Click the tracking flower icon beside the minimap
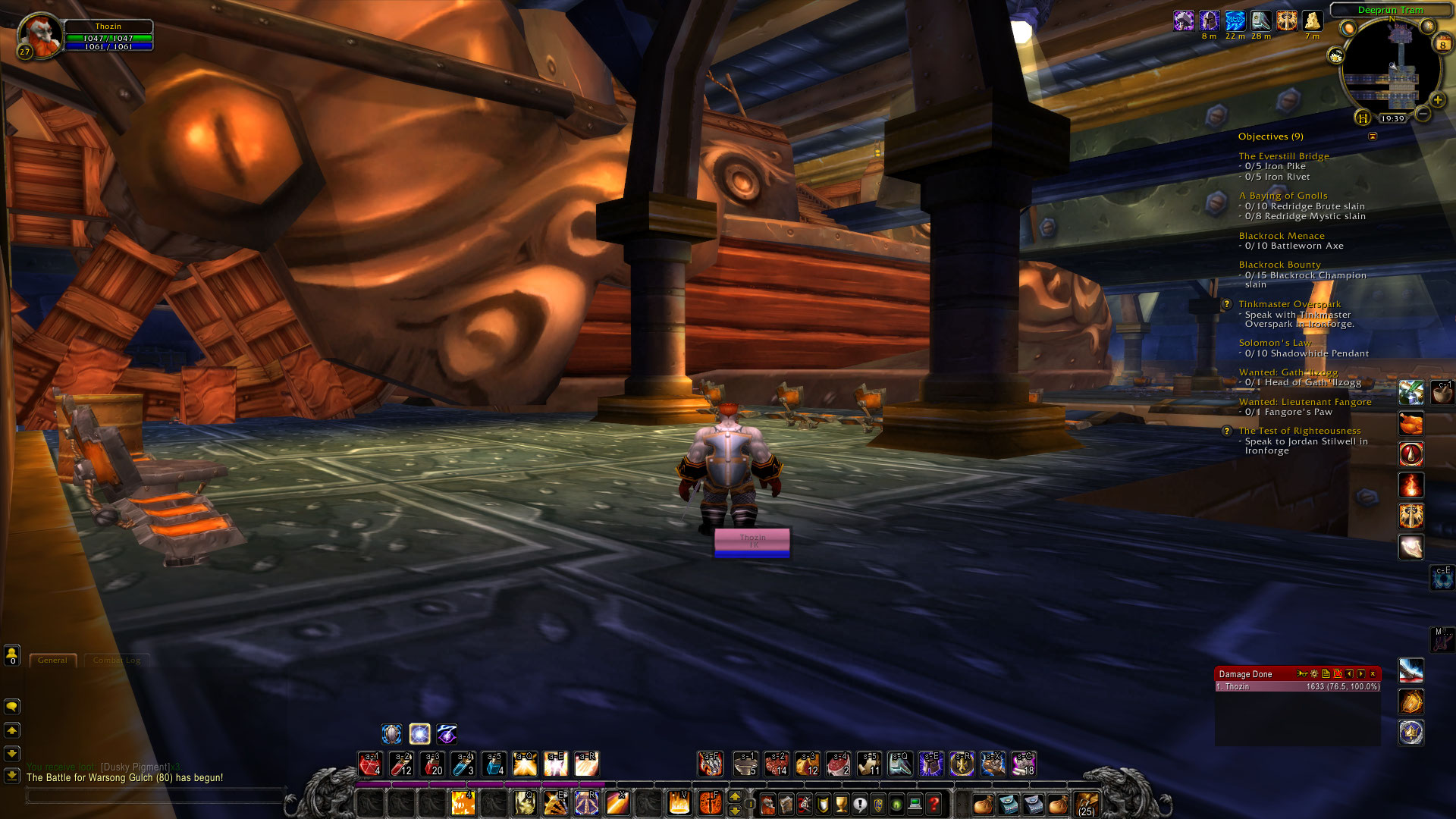This screenshot has height=819, width=1456. pos(1337,57)
